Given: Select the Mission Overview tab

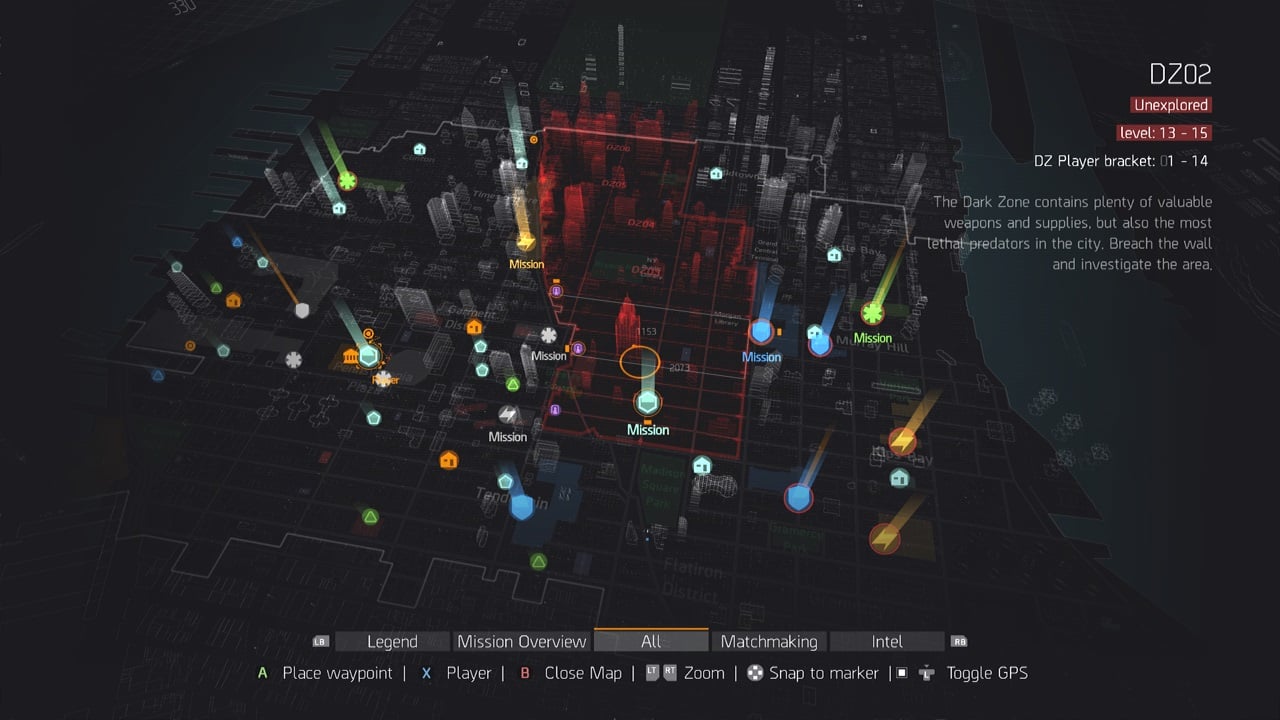Looking at the screenshot, I should tap(521, 641).
